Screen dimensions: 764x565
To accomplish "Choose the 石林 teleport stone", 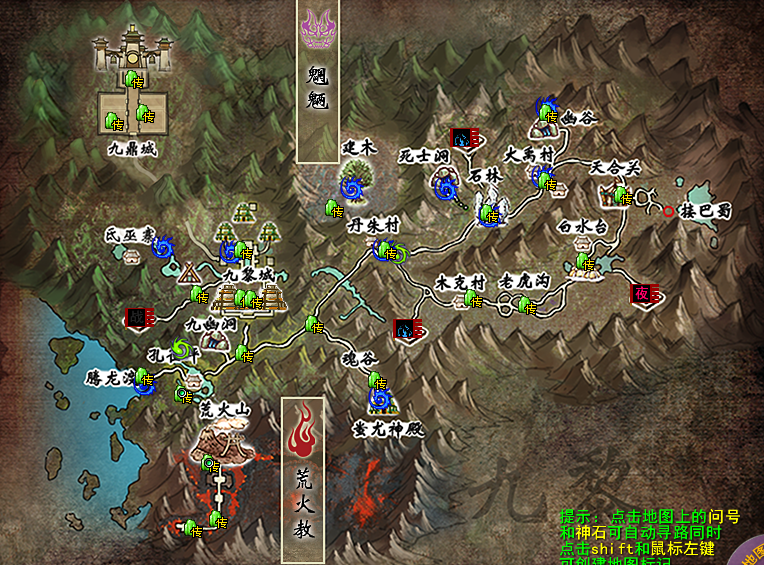I will tap(489, 214).
